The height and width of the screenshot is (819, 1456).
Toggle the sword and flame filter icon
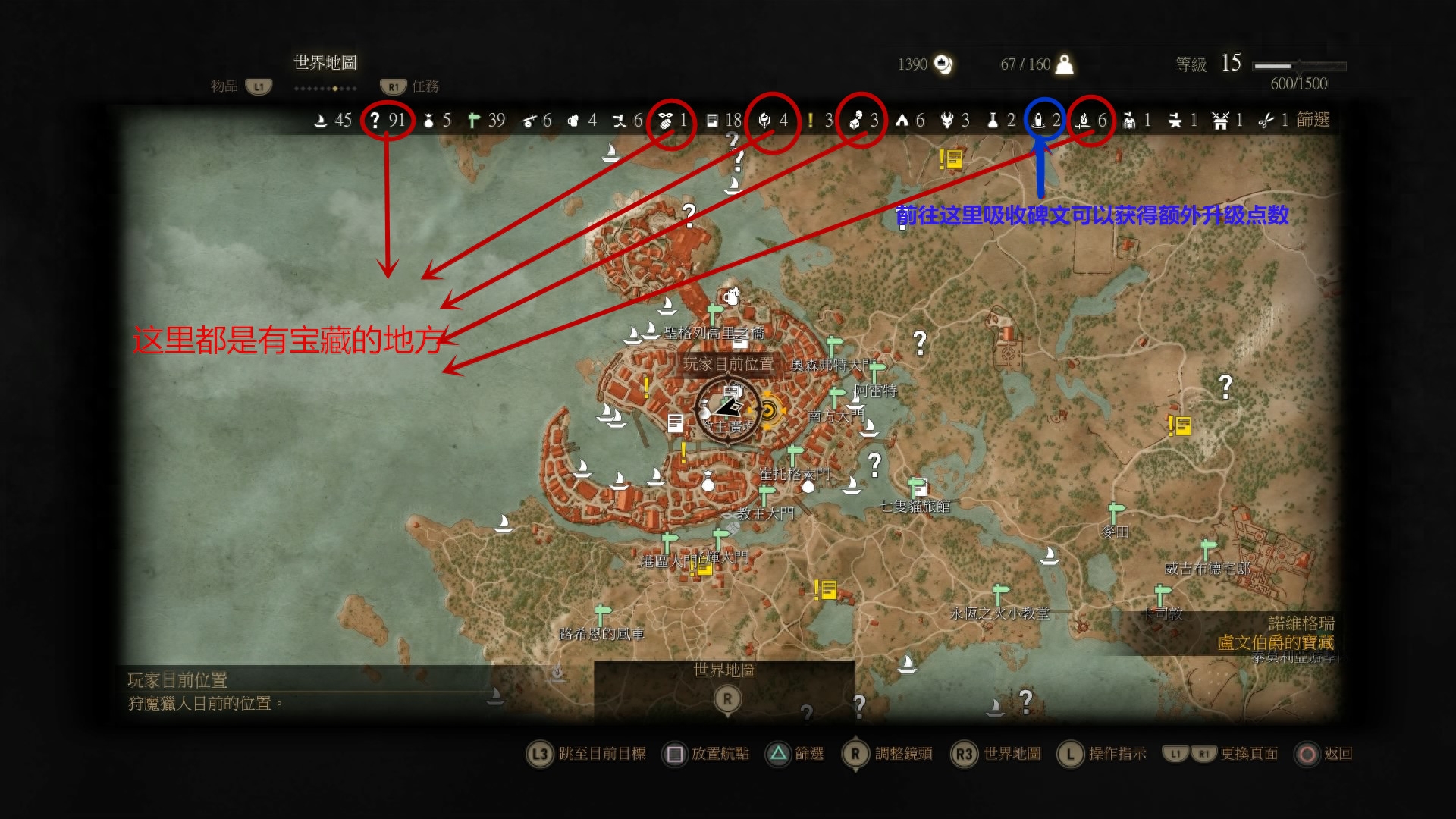[1084, 120]
